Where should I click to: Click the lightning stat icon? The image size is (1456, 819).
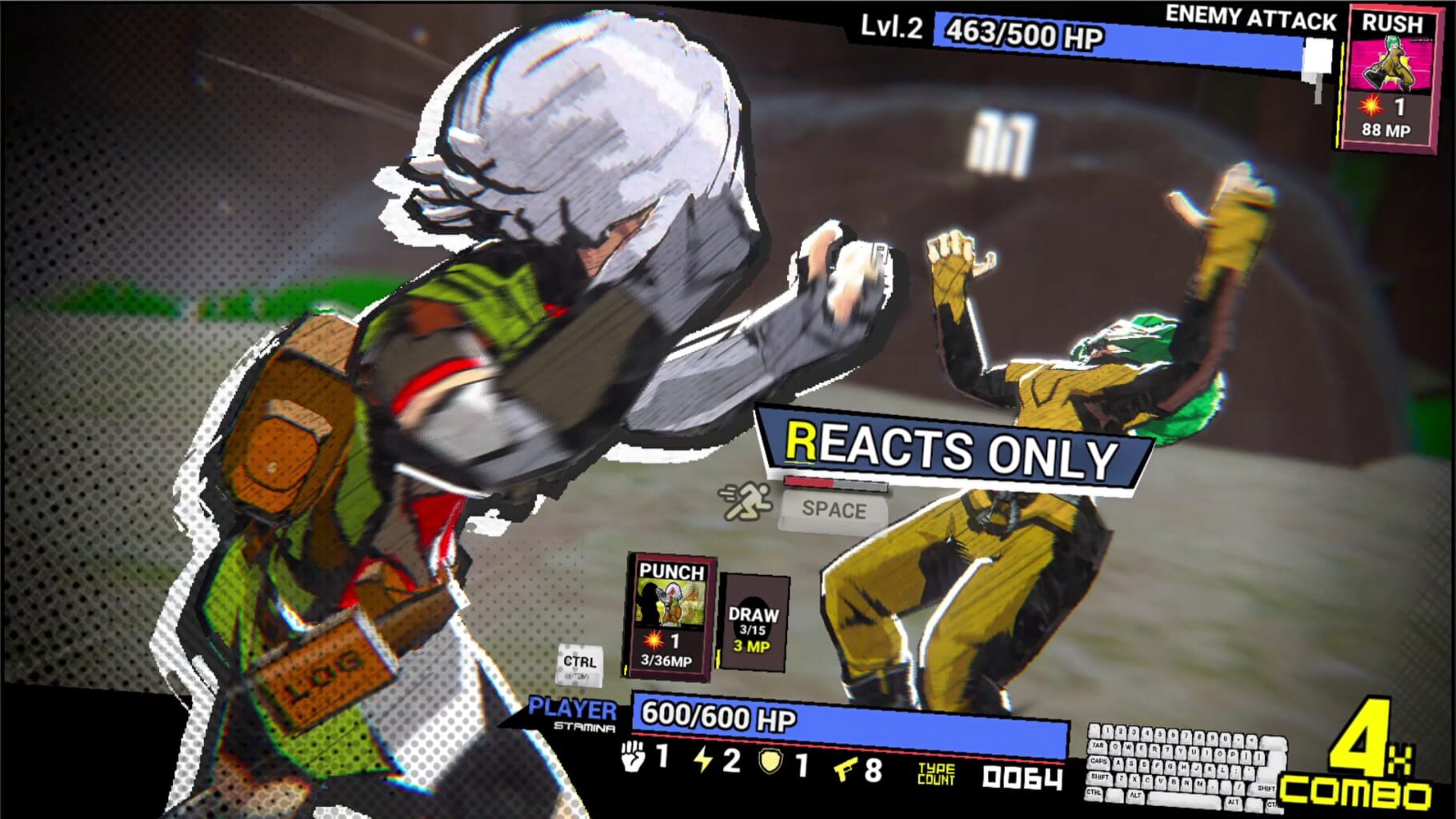click(701, 761)
